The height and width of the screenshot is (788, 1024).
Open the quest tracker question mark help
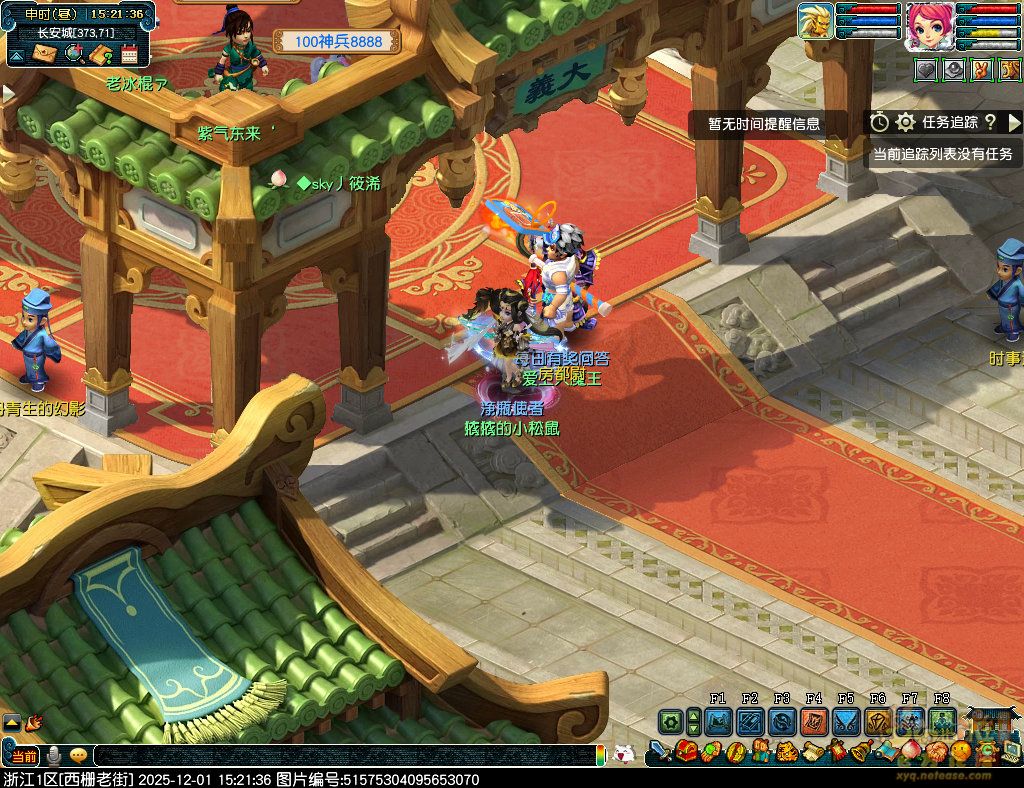[990, 122]
